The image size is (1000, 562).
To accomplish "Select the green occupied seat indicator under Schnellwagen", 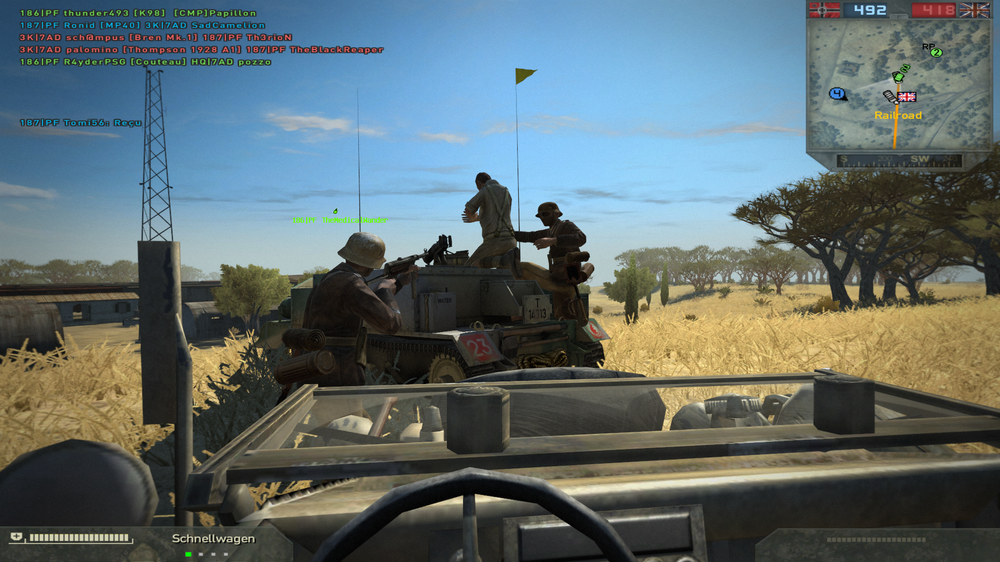I will click(x=189, y=554).
